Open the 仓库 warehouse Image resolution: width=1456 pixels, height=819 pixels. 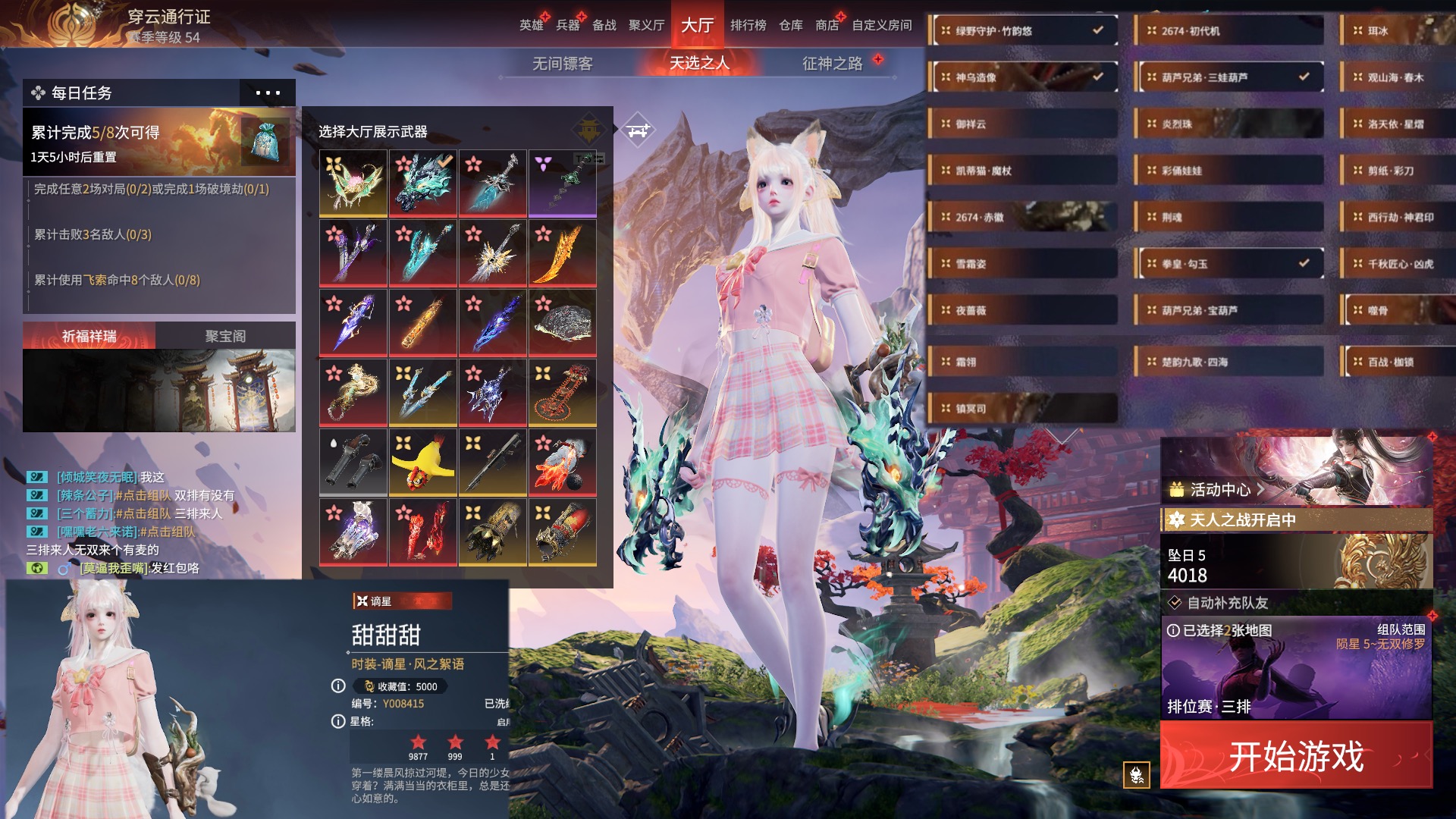tap(790, 25)
